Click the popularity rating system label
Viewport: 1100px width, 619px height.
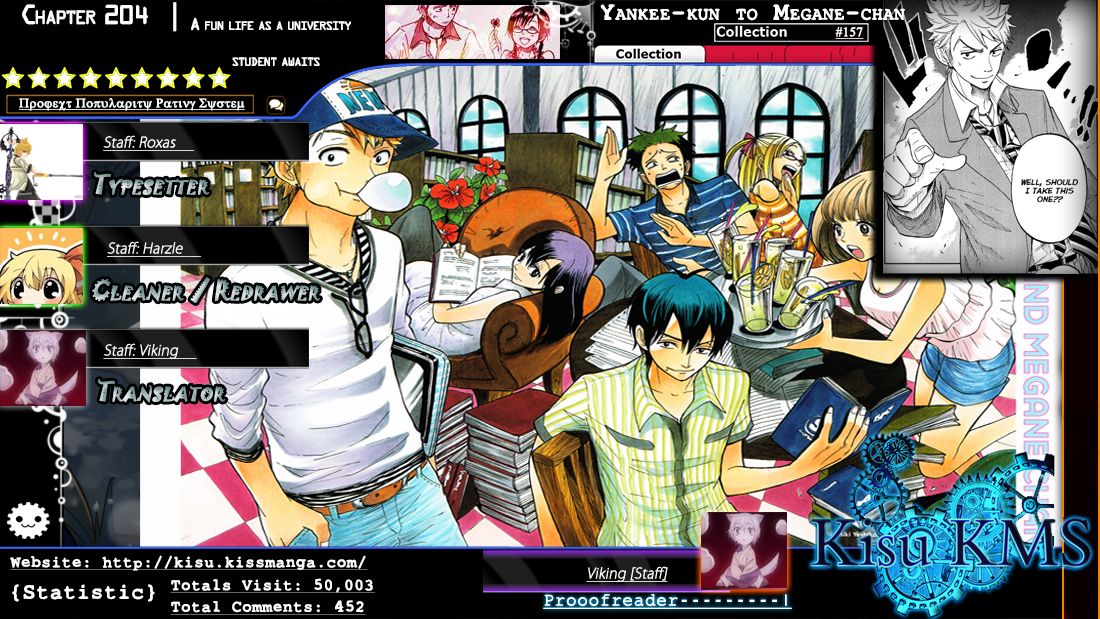(x=131, y=104)
